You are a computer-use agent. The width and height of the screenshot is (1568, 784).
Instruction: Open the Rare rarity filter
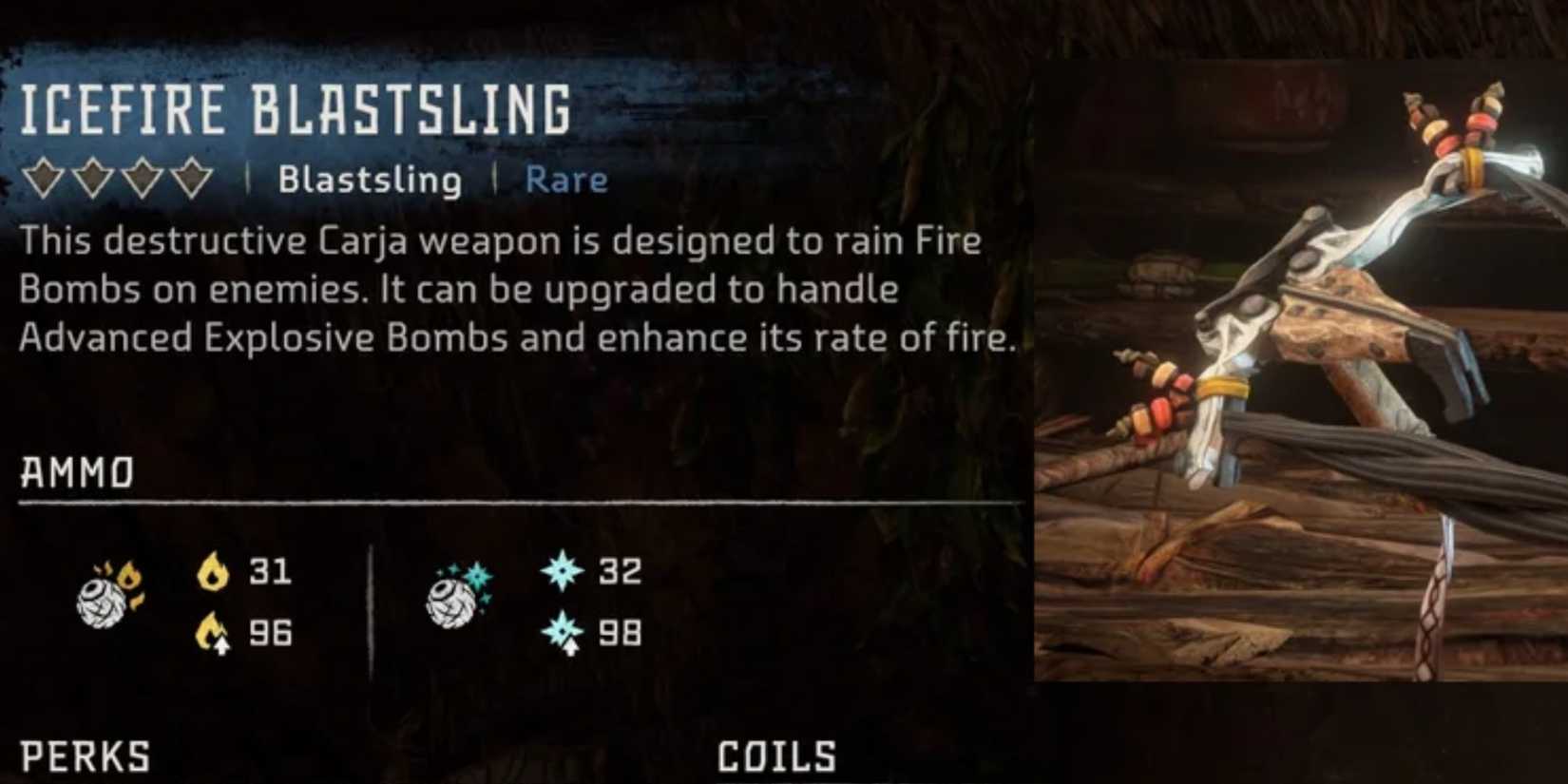(566, 179)
